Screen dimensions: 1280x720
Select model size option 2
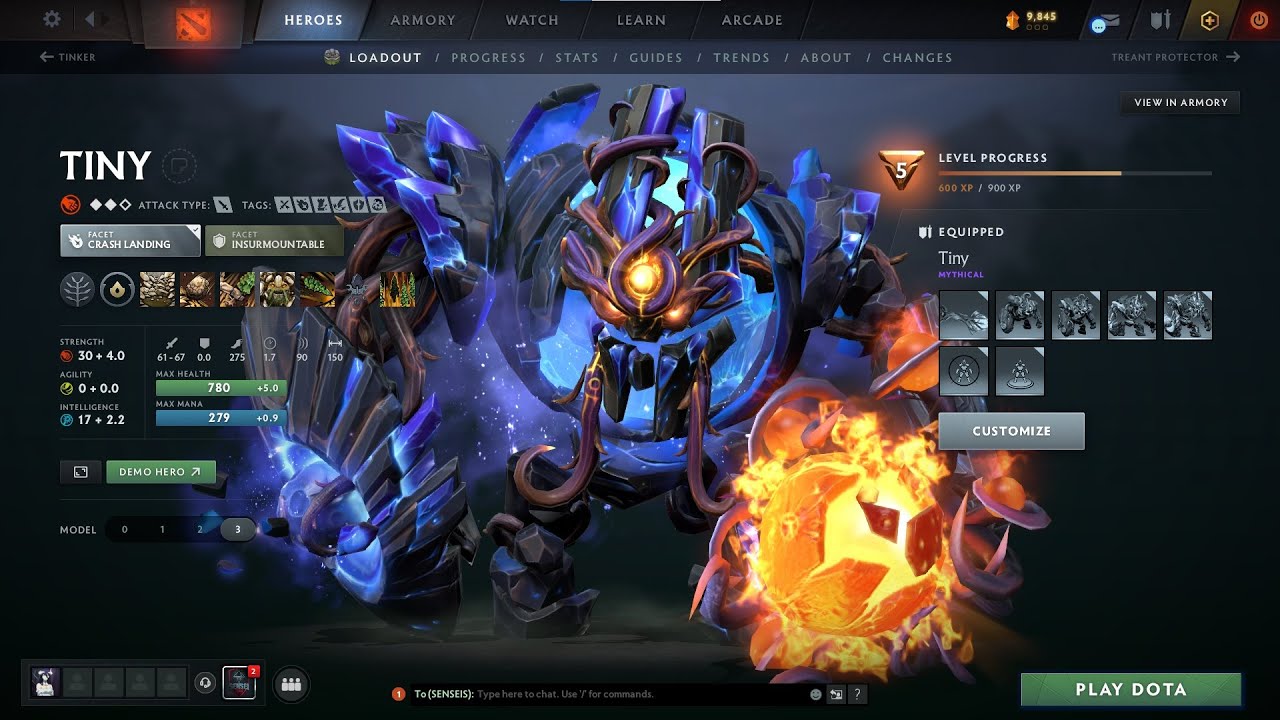click(200, 529)
